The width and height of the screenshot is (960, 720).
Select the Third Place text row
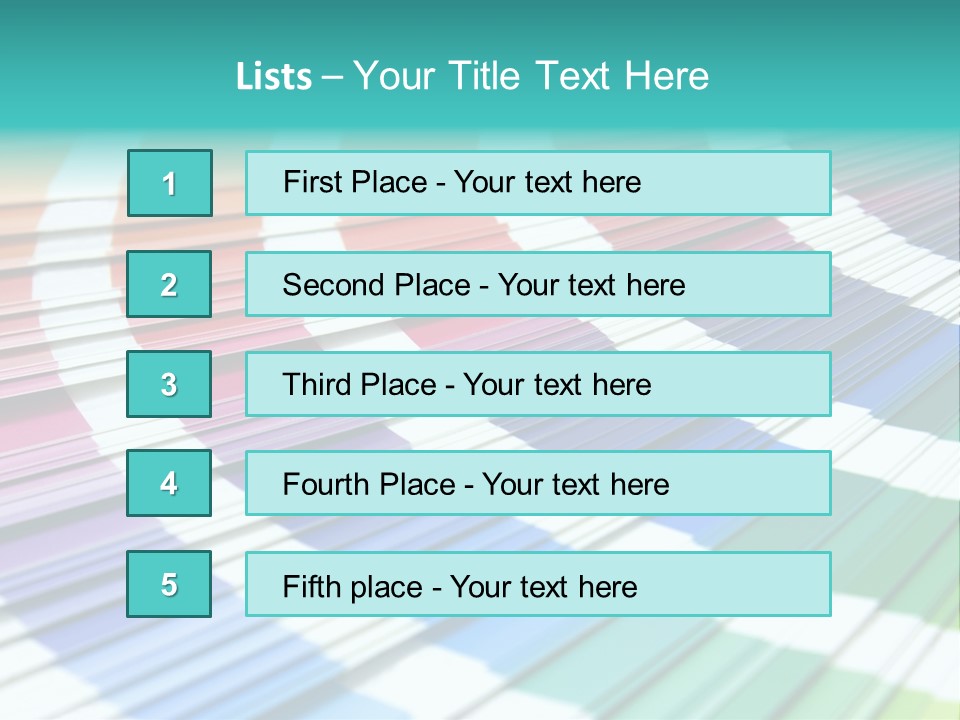[538, 384]
